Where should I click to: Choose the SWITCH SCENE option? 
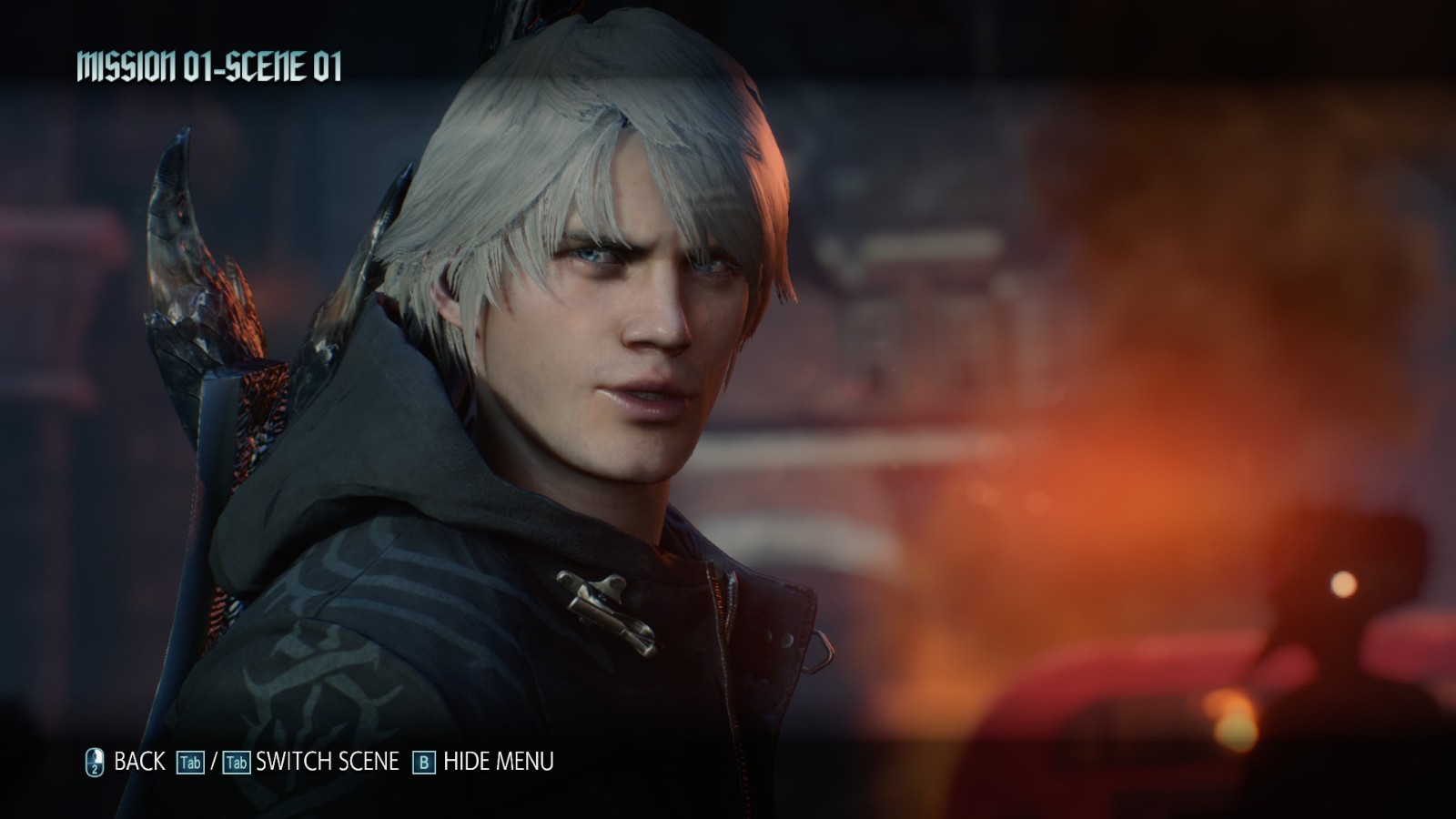[x=327, y=762]
